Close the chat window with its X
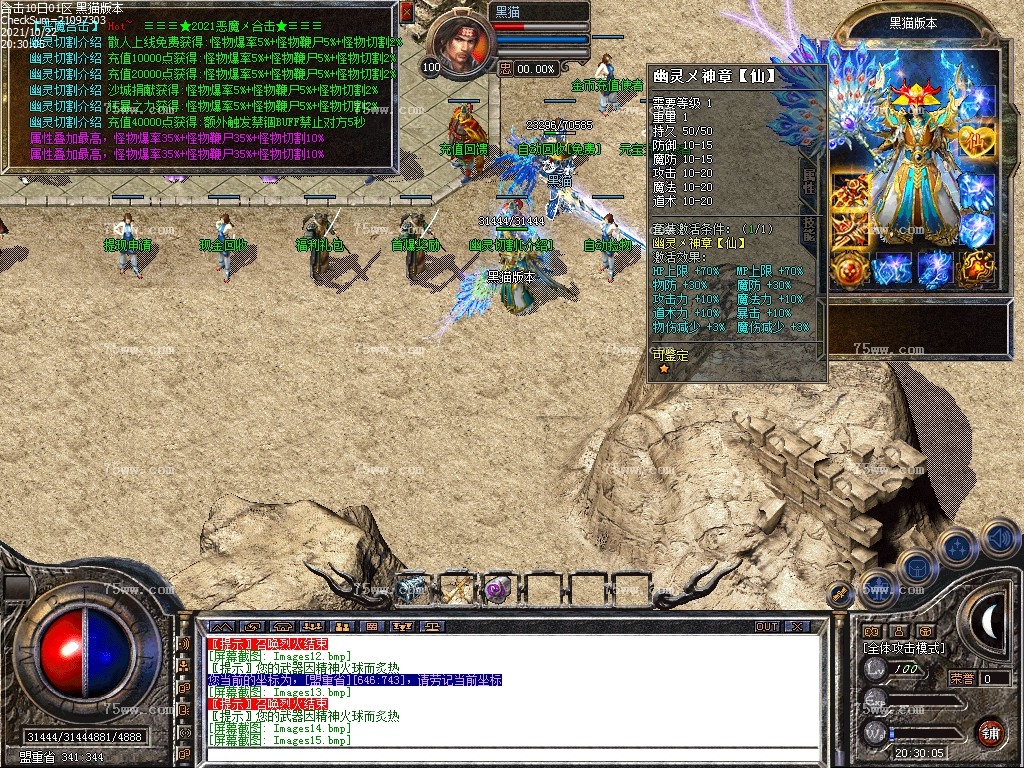Viewport: 1024px width, 768px height. [797, 627]
